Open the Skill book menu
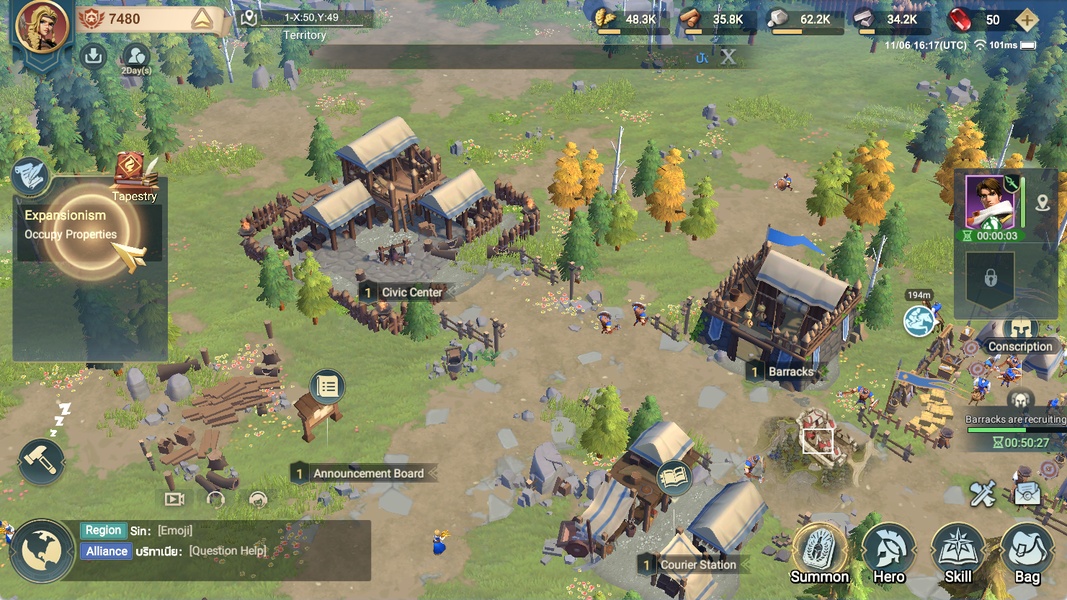 [957, 552]
